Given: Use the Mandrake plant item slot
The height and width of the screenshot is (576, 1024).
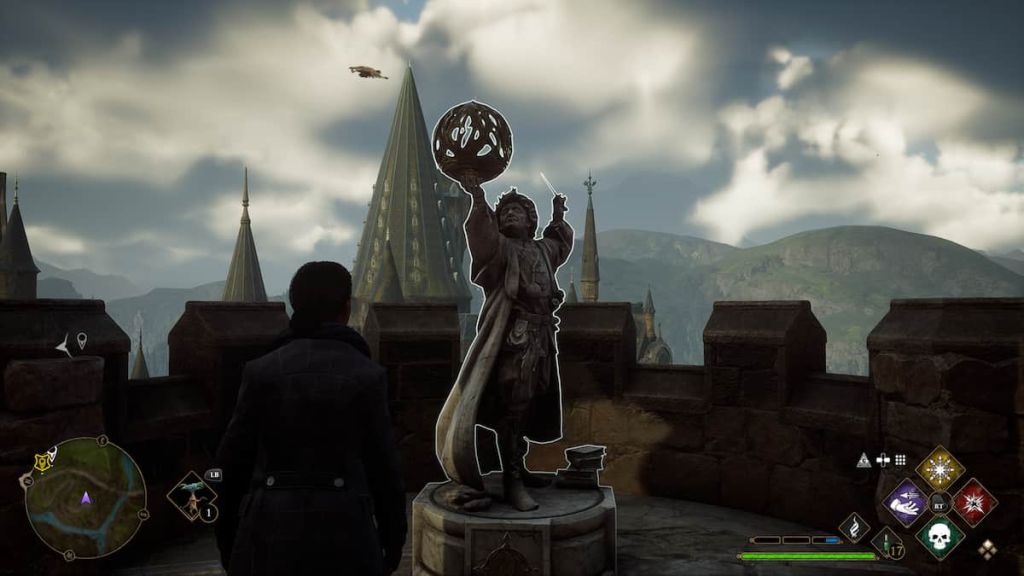Looking at the screenshot, I should point(191,495).
